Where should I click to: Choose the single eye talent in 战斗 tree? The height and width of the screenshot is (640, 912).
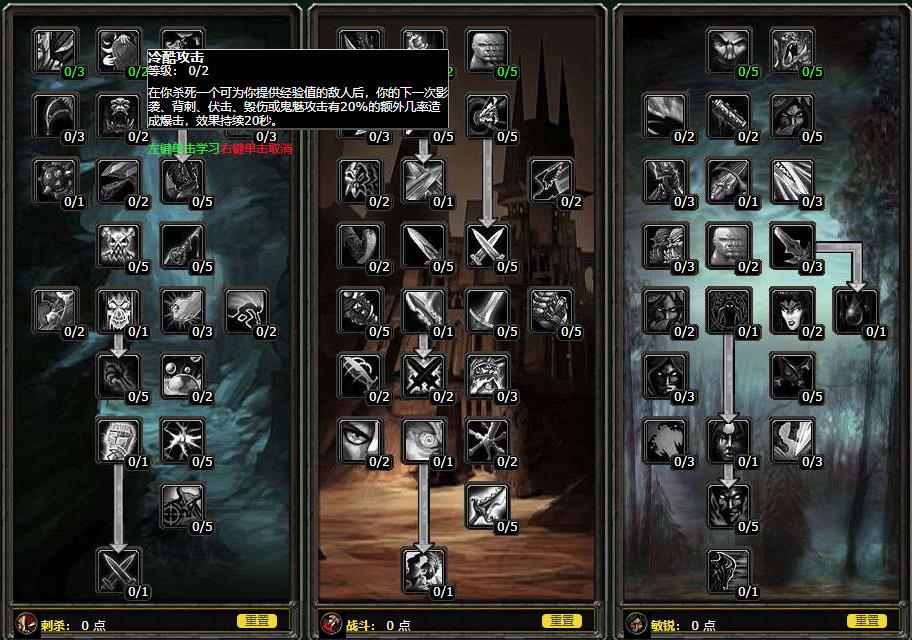pyautogui.click(x=359, y=440)
